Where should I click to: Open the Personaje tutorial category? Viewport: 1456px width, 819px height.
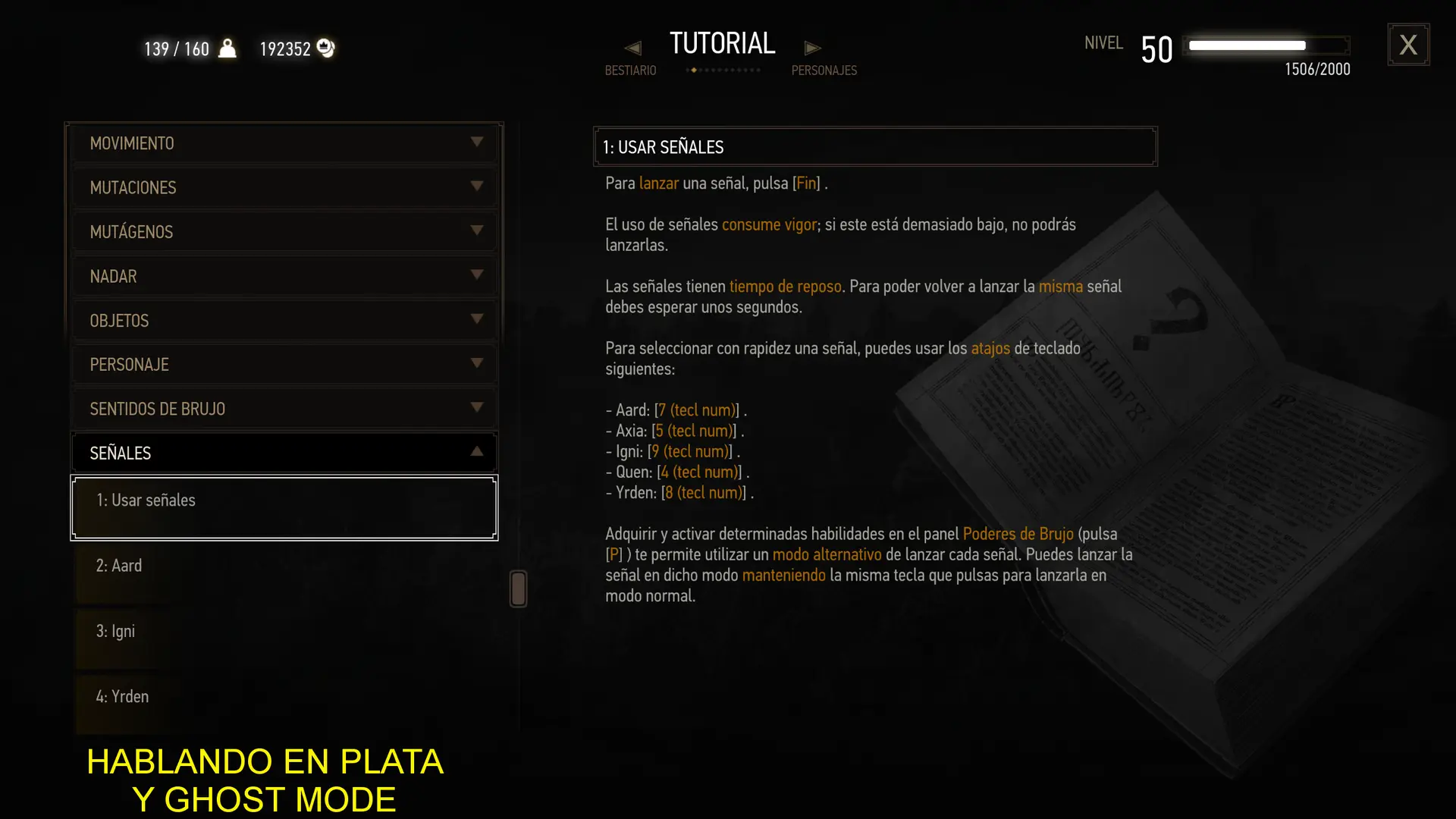point(284,365)
